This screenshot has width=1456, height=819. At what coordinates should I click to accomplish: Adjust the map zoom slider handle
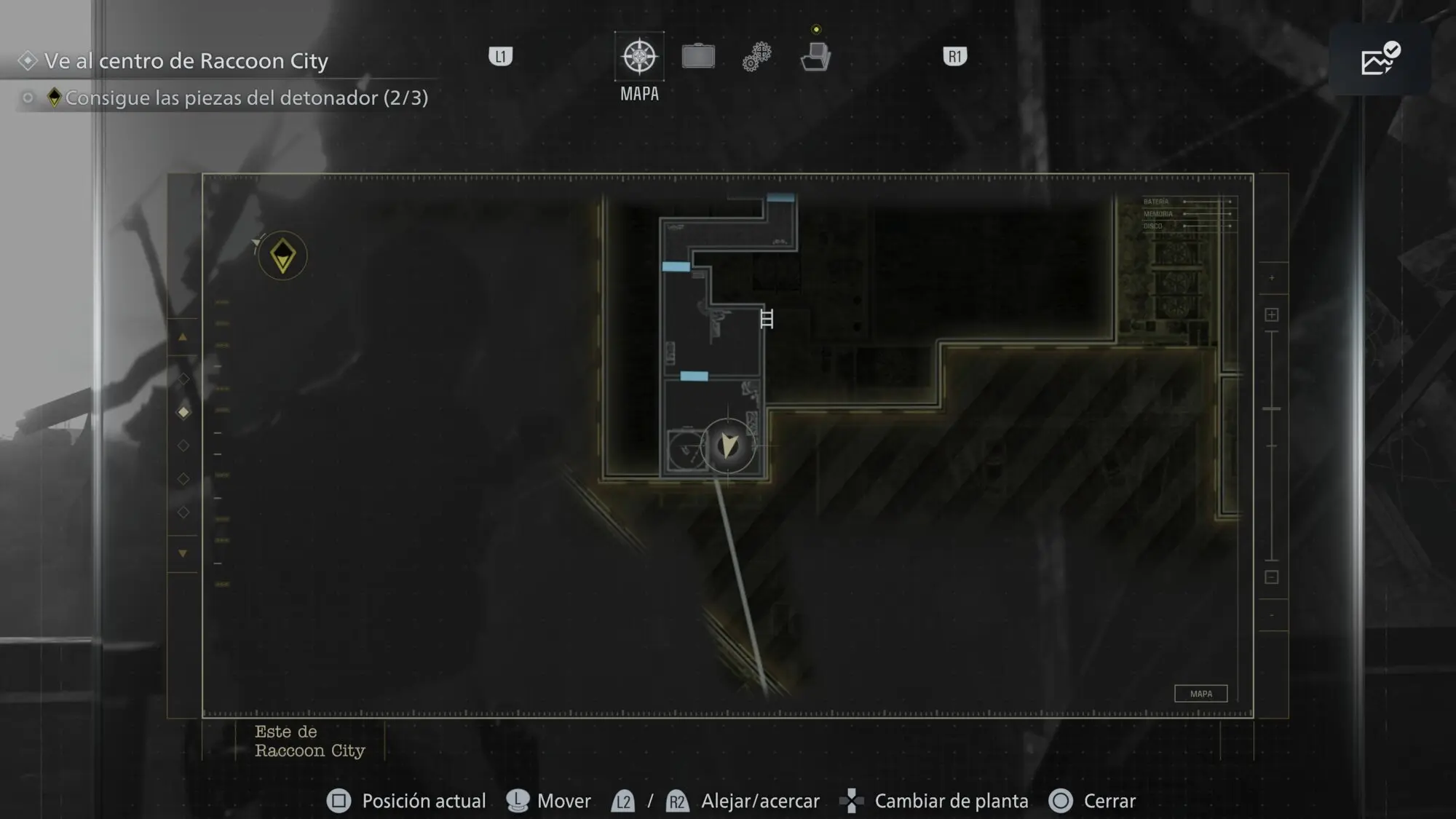[1272, 409]
